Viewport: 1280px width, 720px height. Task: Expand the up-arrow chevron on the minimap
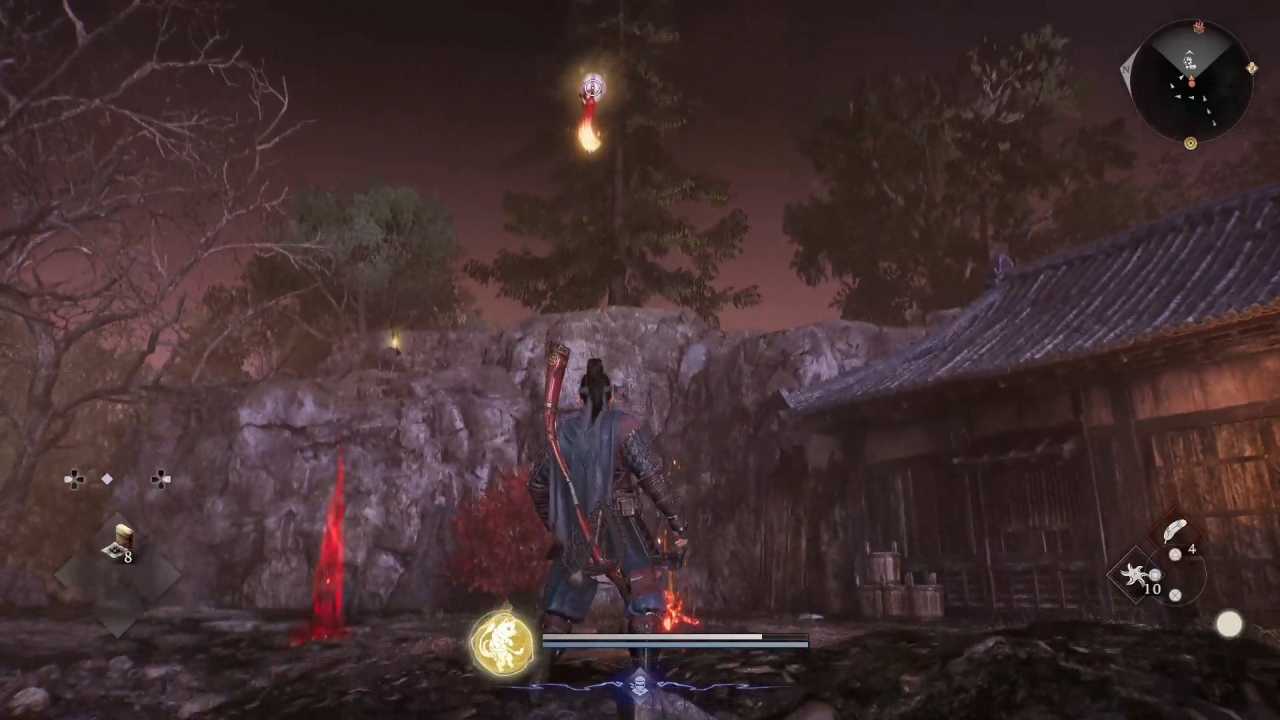tap(1189, 52)
